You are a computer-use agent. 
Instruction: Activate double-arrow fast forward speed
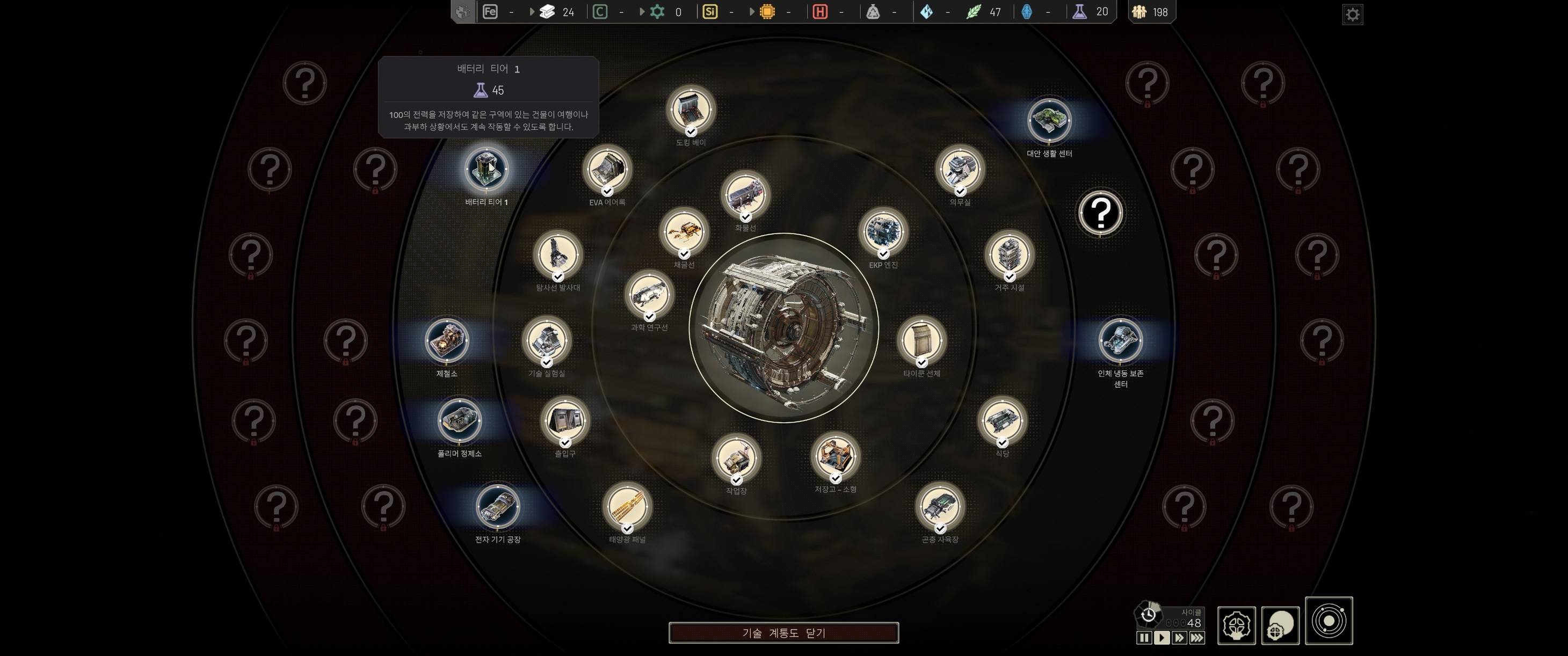(1179, 638)
